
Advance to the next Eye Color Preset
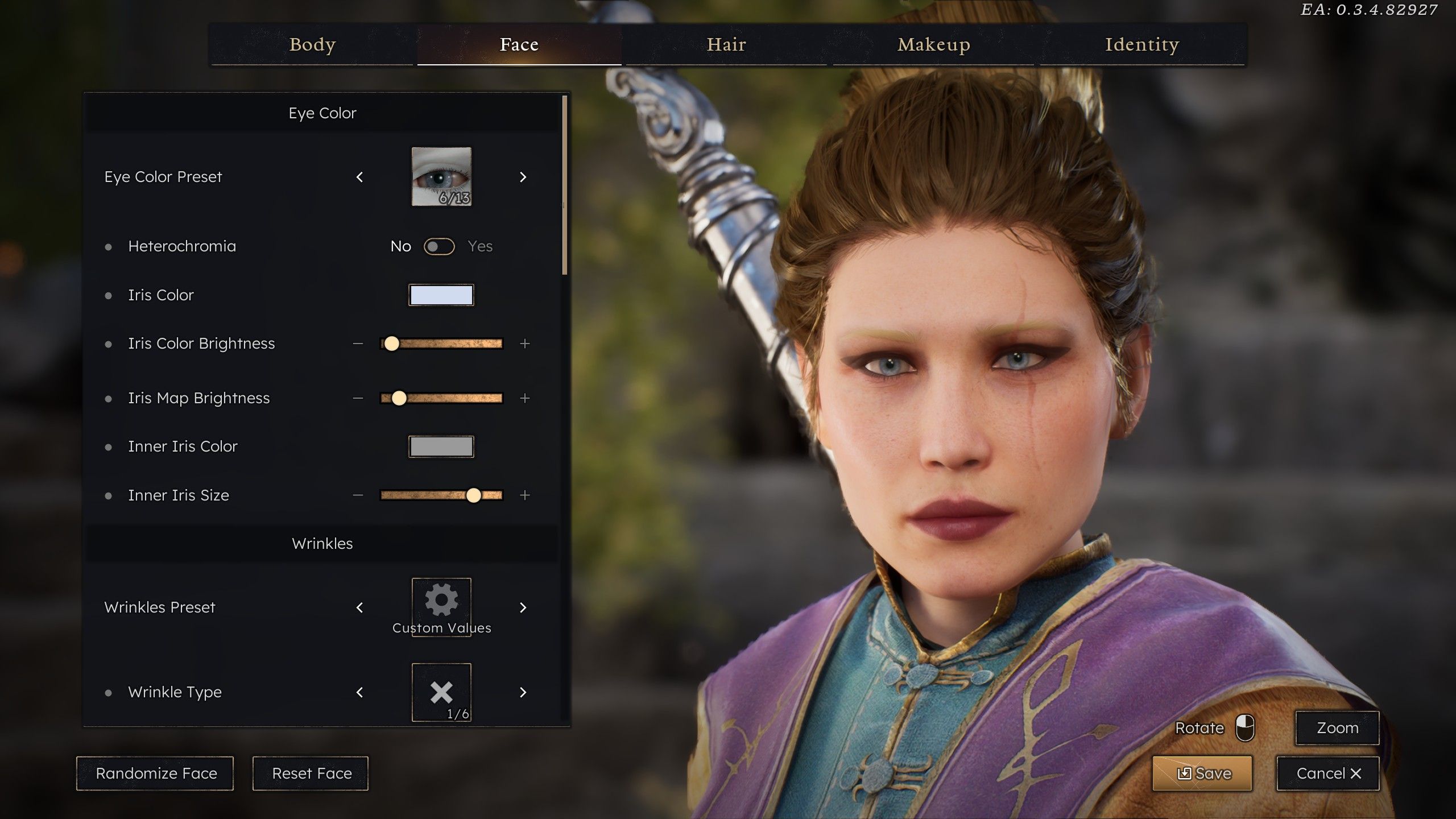[x=523, y=177]
